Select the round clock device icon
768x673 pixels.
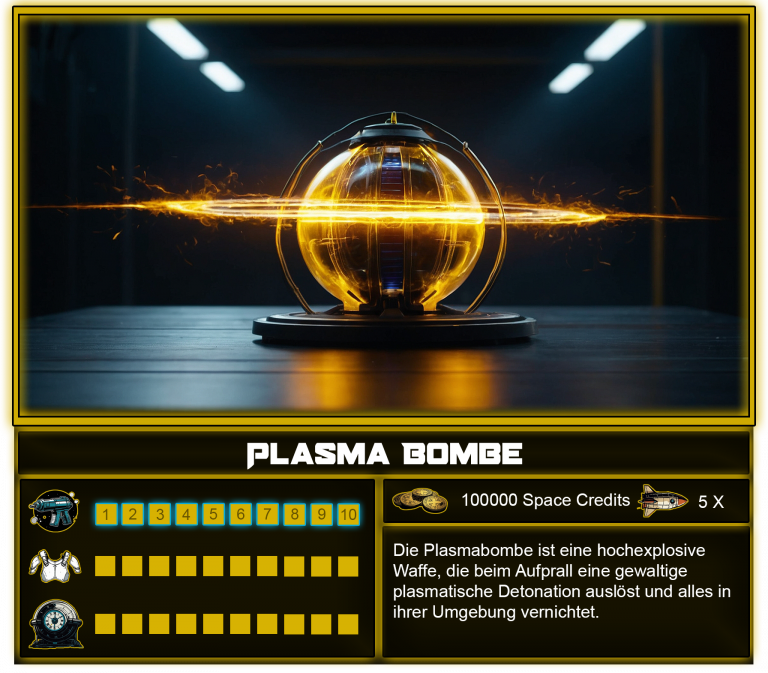click(x=55, y=624)
